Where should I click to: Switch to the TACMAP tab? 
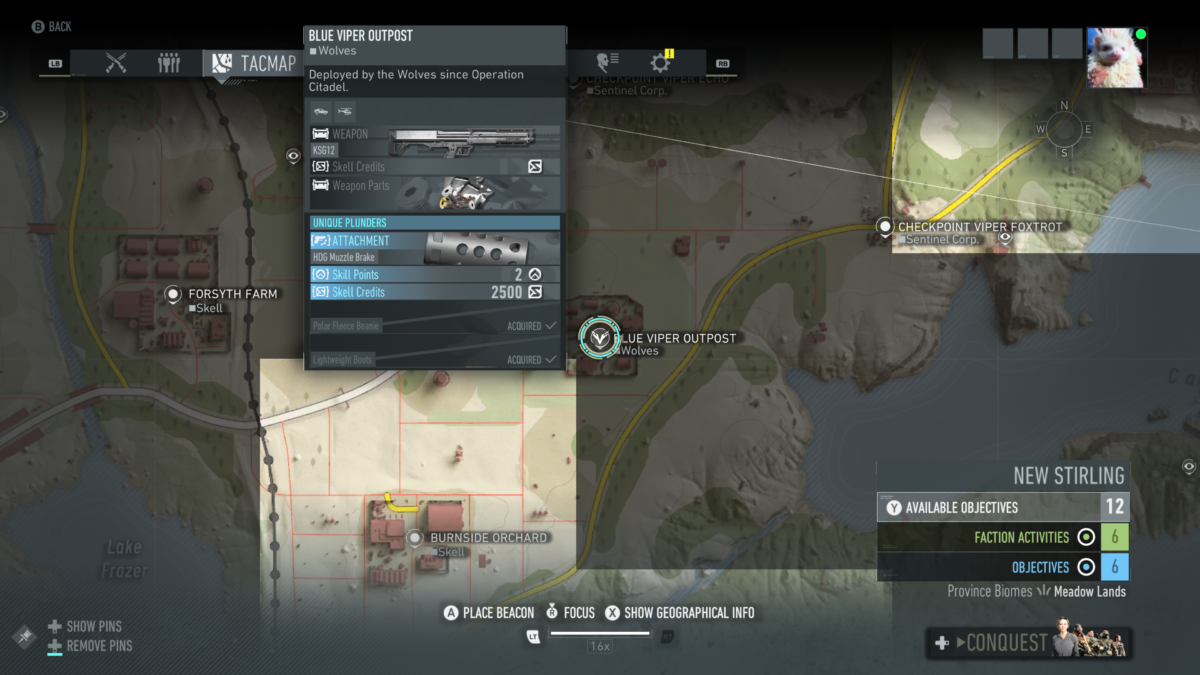click(252, 64)
